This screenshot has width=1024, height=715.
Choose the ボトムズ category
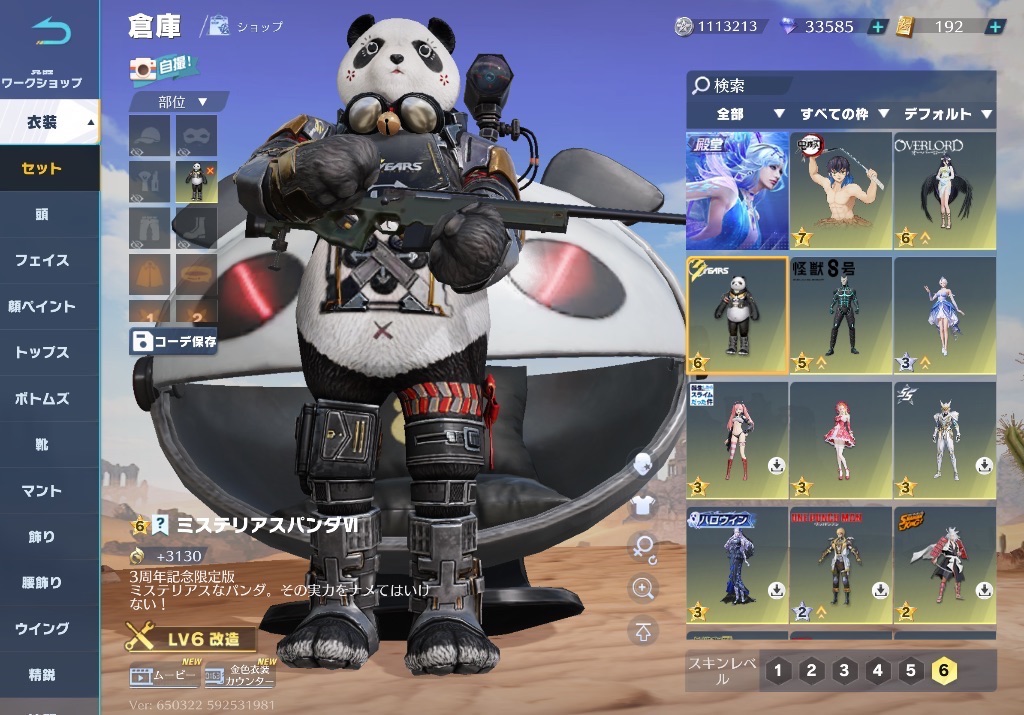[x=42, y=399]
